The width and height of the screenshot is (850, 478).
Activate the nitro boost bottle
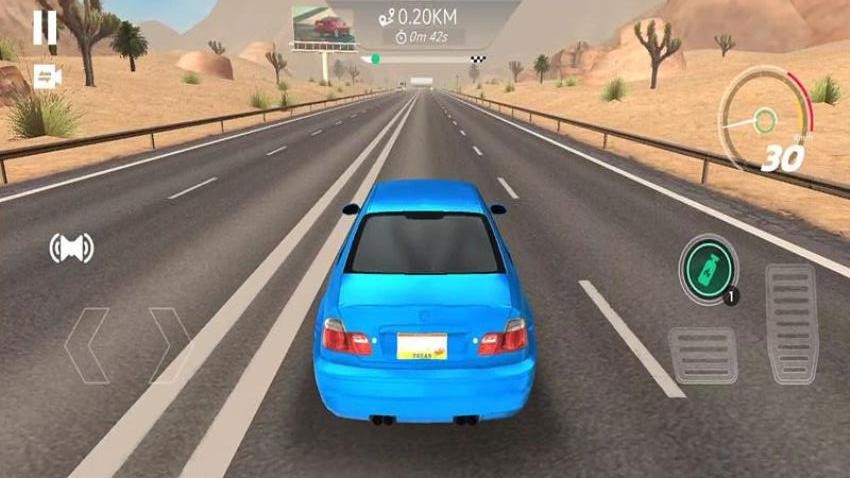708,269
